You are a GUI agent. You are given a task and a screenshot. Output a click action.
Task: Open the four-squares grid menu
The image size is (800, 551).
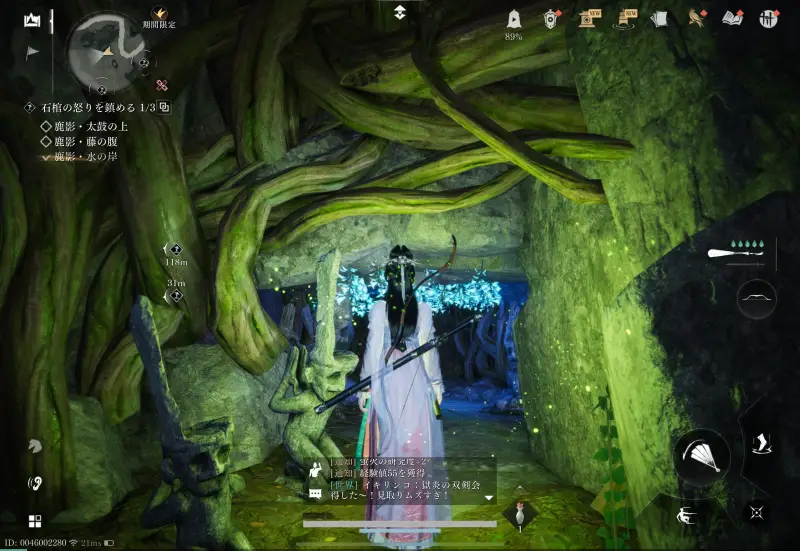point(35,521)
